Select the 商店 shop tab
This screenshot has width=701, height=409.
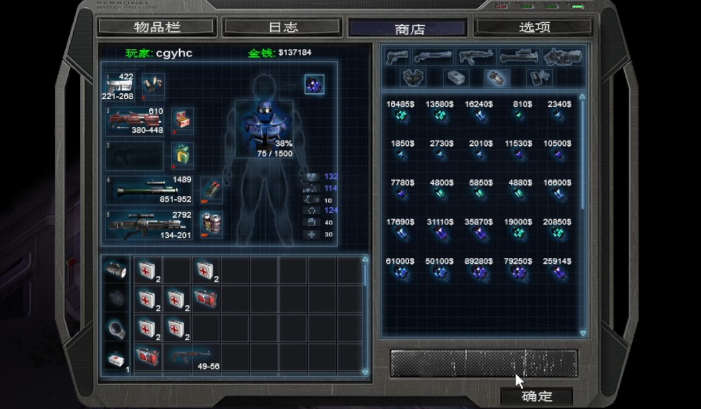[x=408, y=28]
